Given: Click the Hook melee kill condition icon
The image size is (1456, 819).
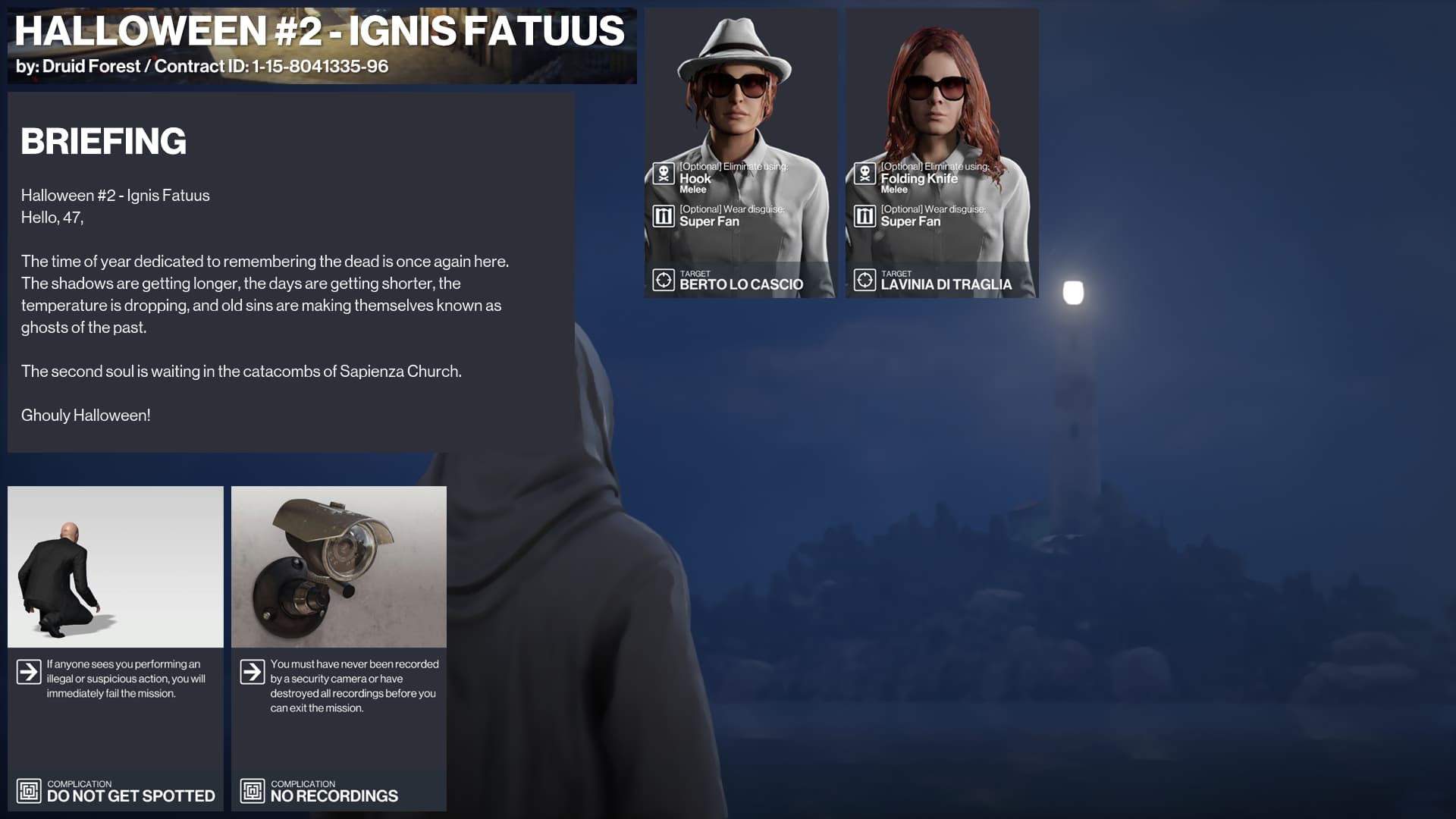Looking at the screenshot, I should point(664,174).
